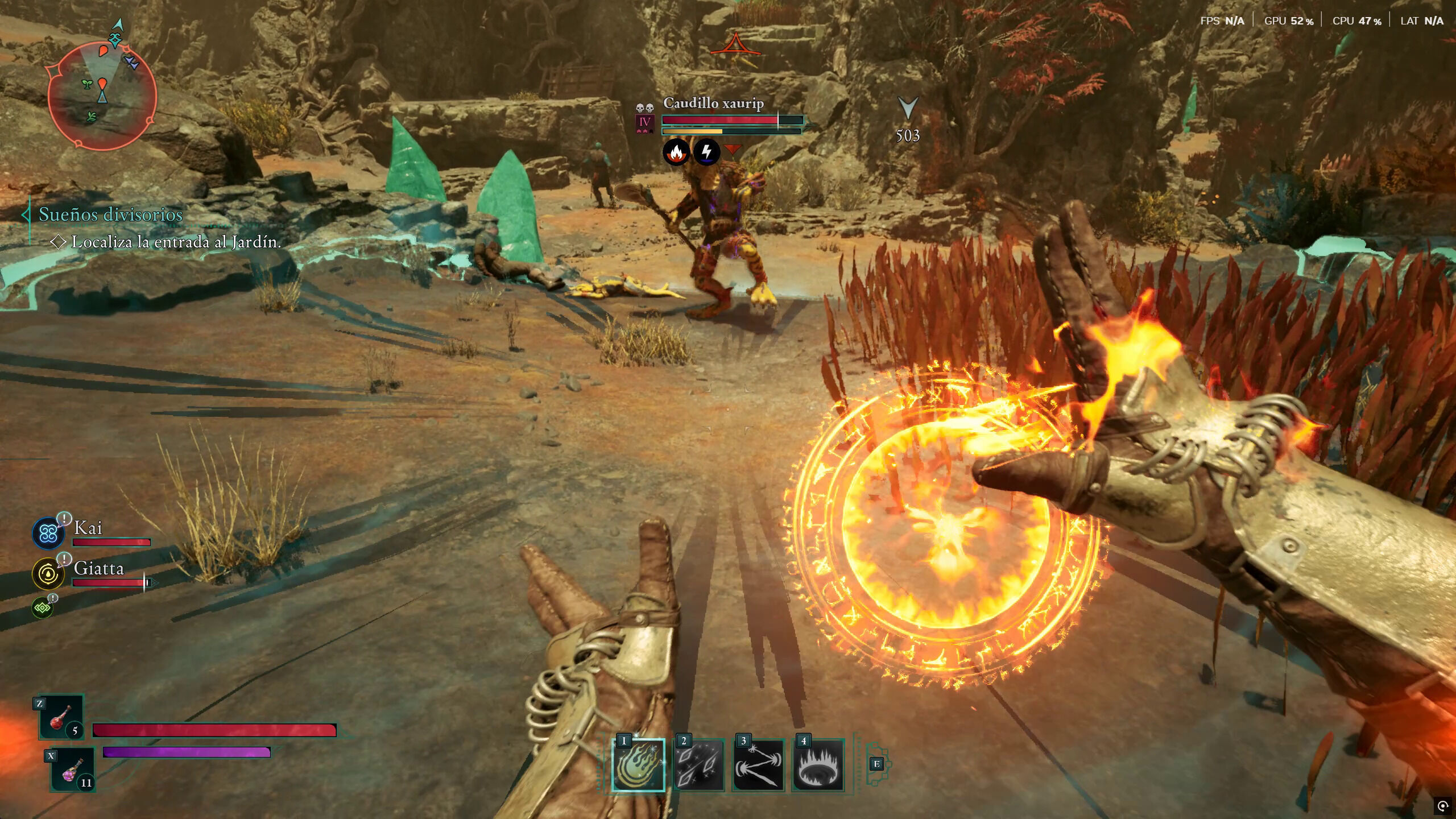The width and height of the screenshot is (1456, 819).
Task: Trigger the ring of fire ability in slot 4
Action: point(818,765)
